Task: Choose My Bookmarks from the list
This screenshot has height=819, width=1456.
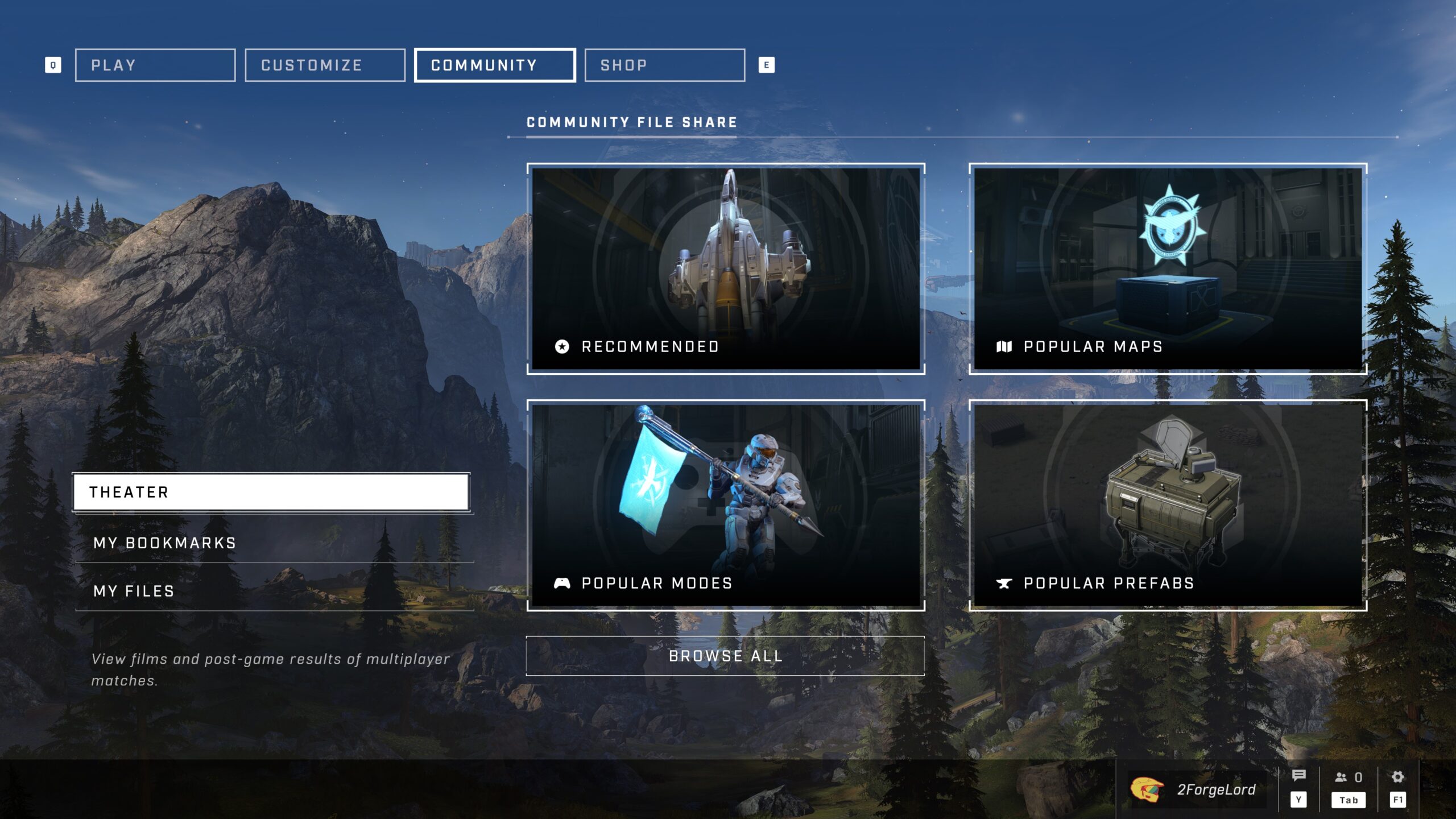Action: click(274, 543)
